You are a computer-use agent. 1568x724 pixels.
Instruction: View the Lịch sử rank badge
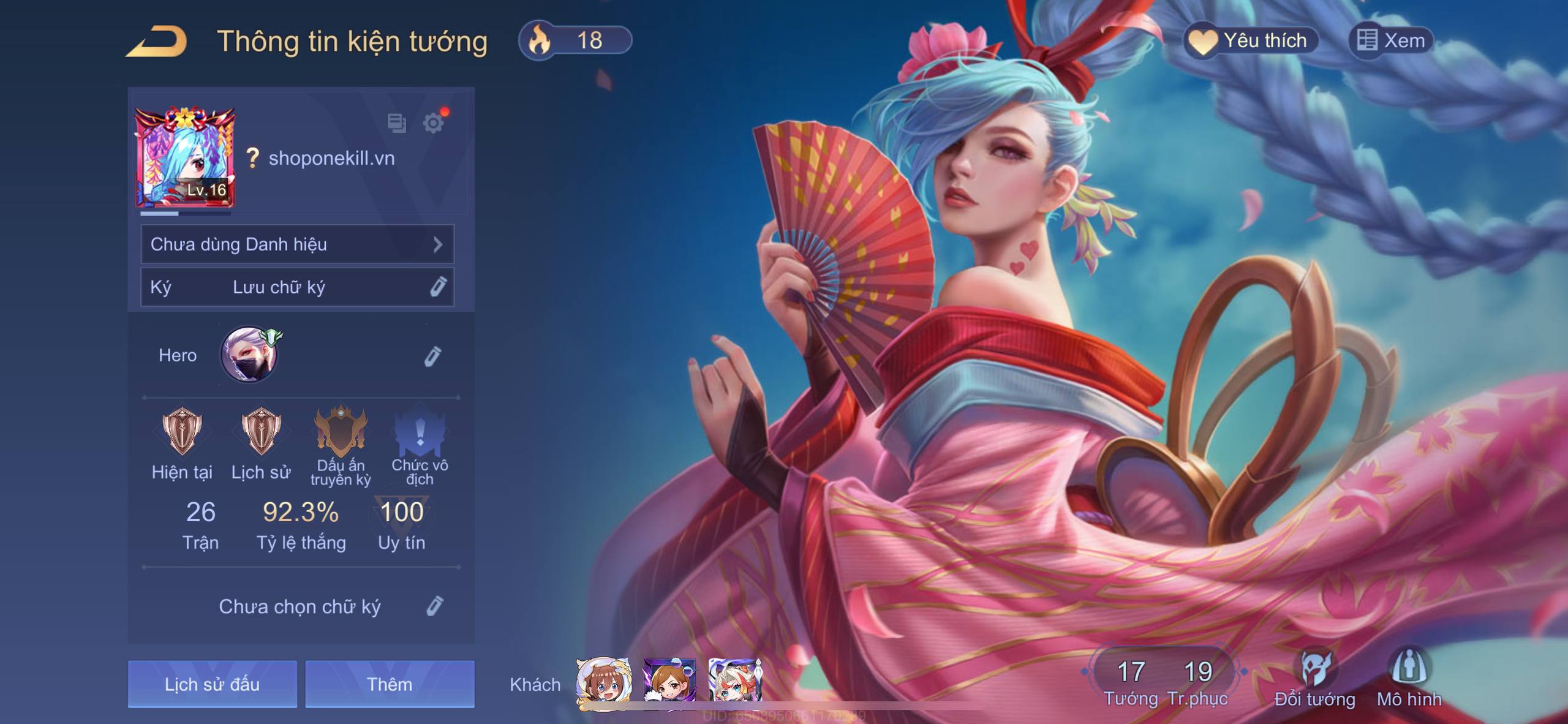(261, 432)
